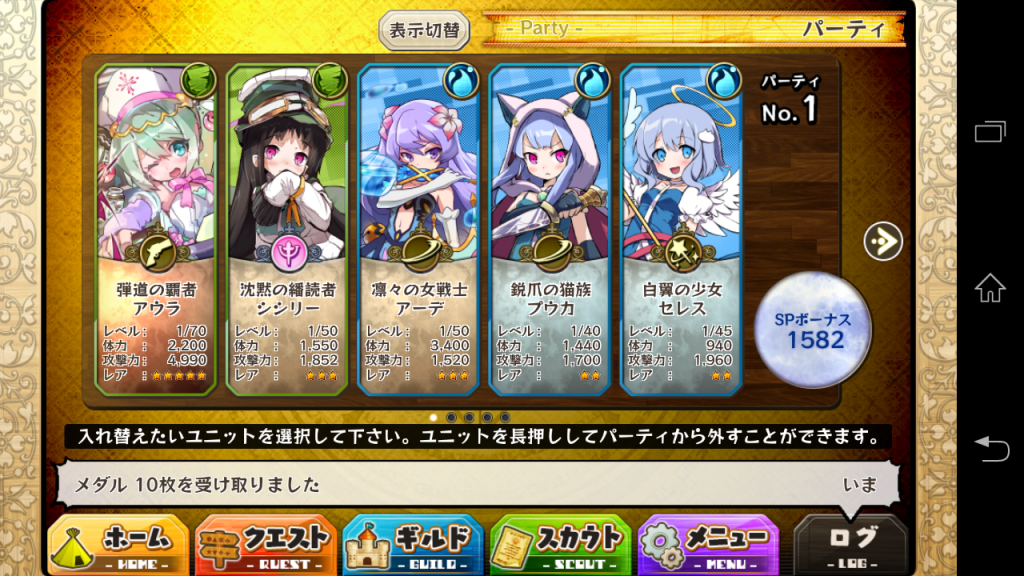
Task: Open the クエスト quest menu
Action: (265, 545)
